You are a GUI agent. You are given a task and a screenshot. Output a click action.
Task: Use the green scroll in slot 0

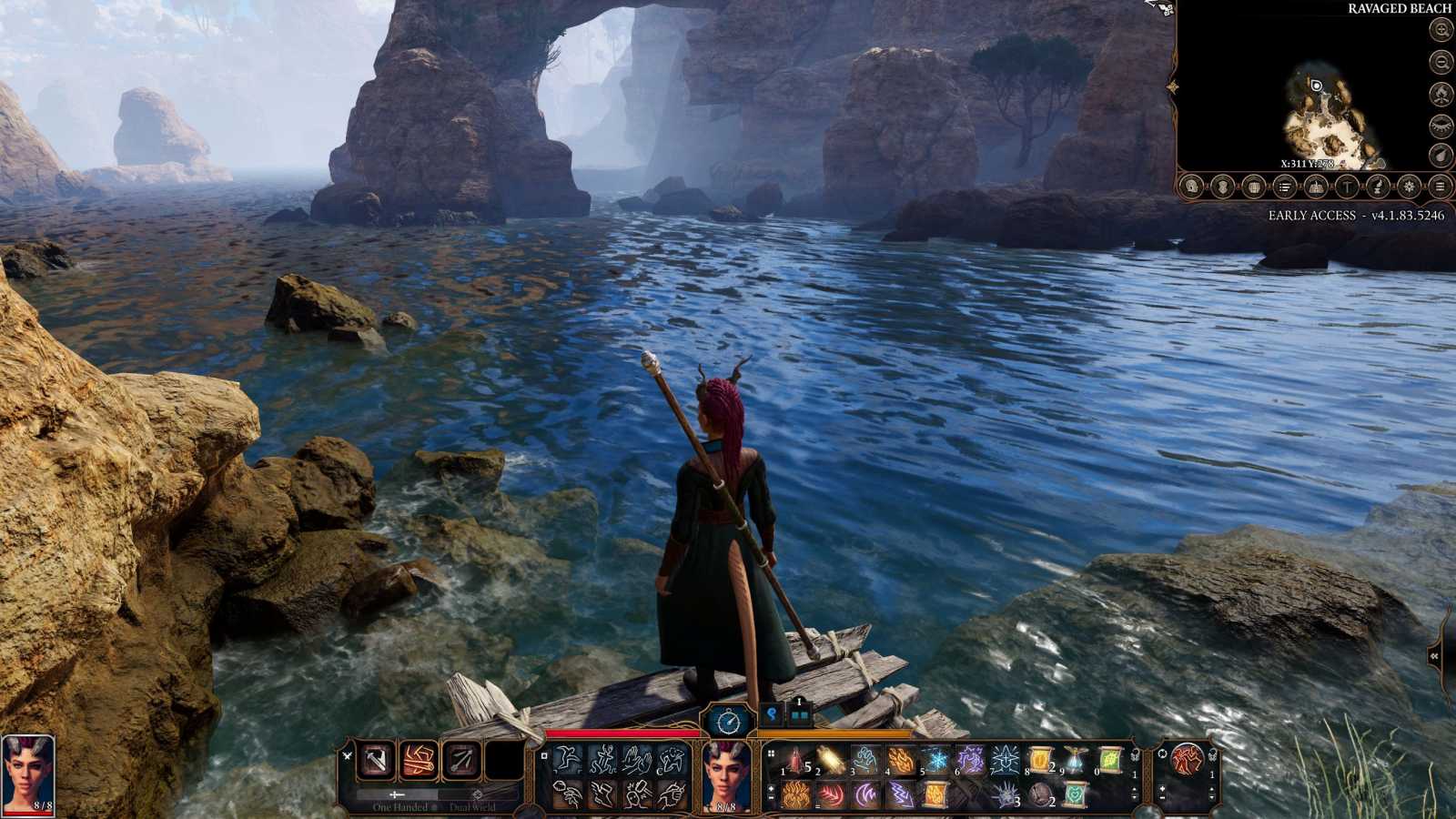click(x=1110, y=760)
